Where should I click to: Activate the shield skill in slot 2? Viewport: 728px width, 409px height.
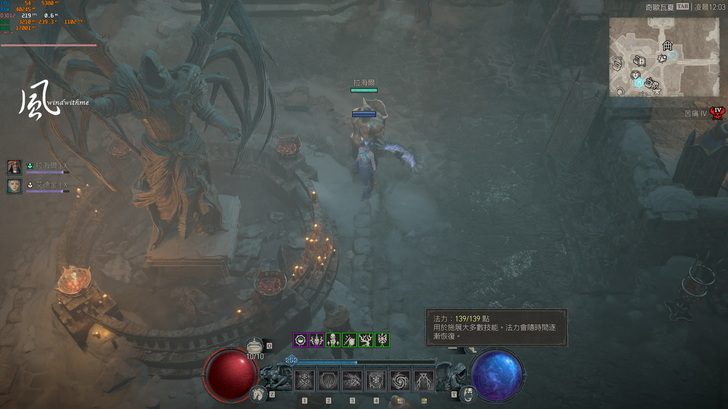[327, 380]
